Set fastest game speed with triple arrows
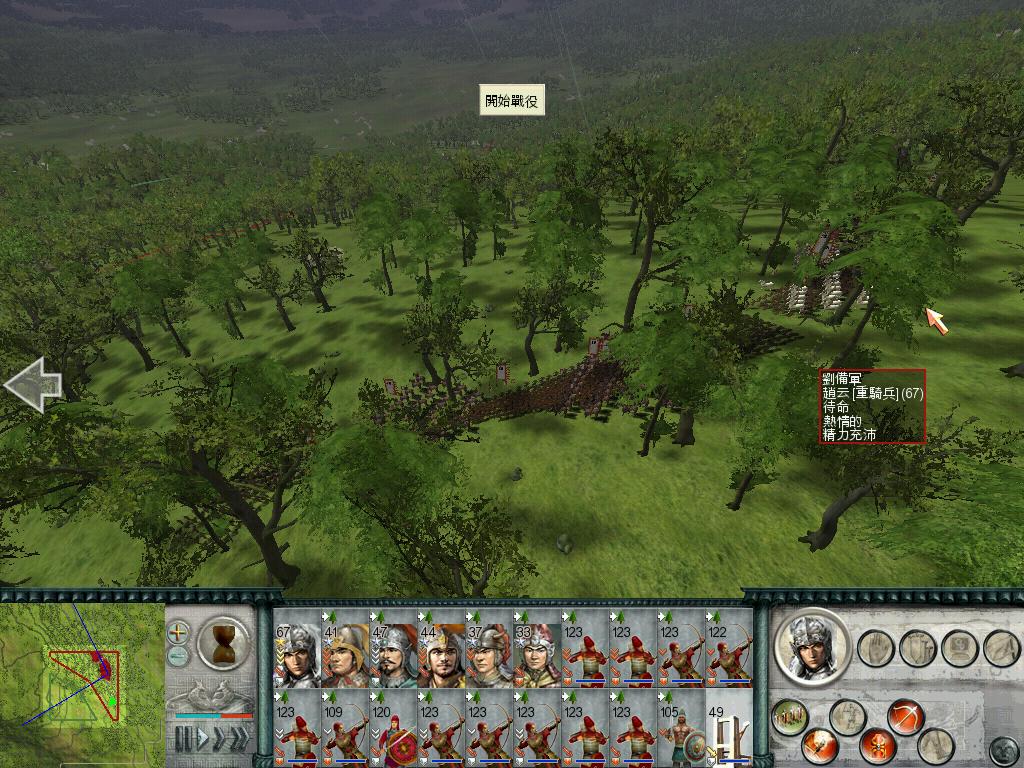1024x768 pixels. [x=238, y=739]
